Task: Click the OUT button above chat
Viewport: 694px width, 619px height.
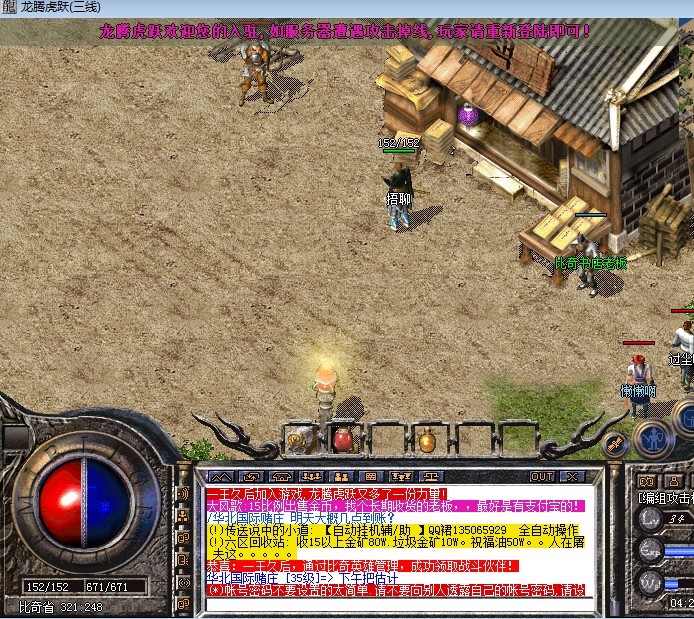Action: pyautogui.click(x=542, y=476)
